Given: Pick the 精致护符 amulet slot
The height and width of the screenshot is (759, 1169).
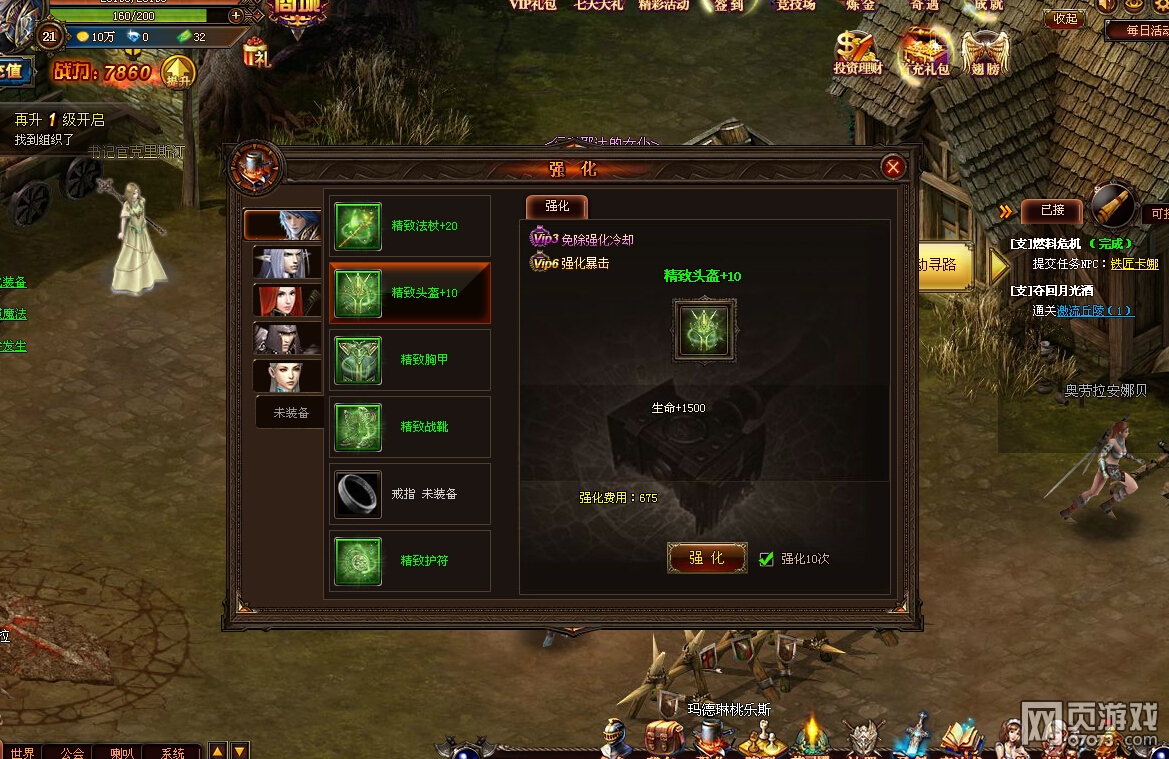Looking at the screenshot, I should pyautogui.click(x=410, y=561).
